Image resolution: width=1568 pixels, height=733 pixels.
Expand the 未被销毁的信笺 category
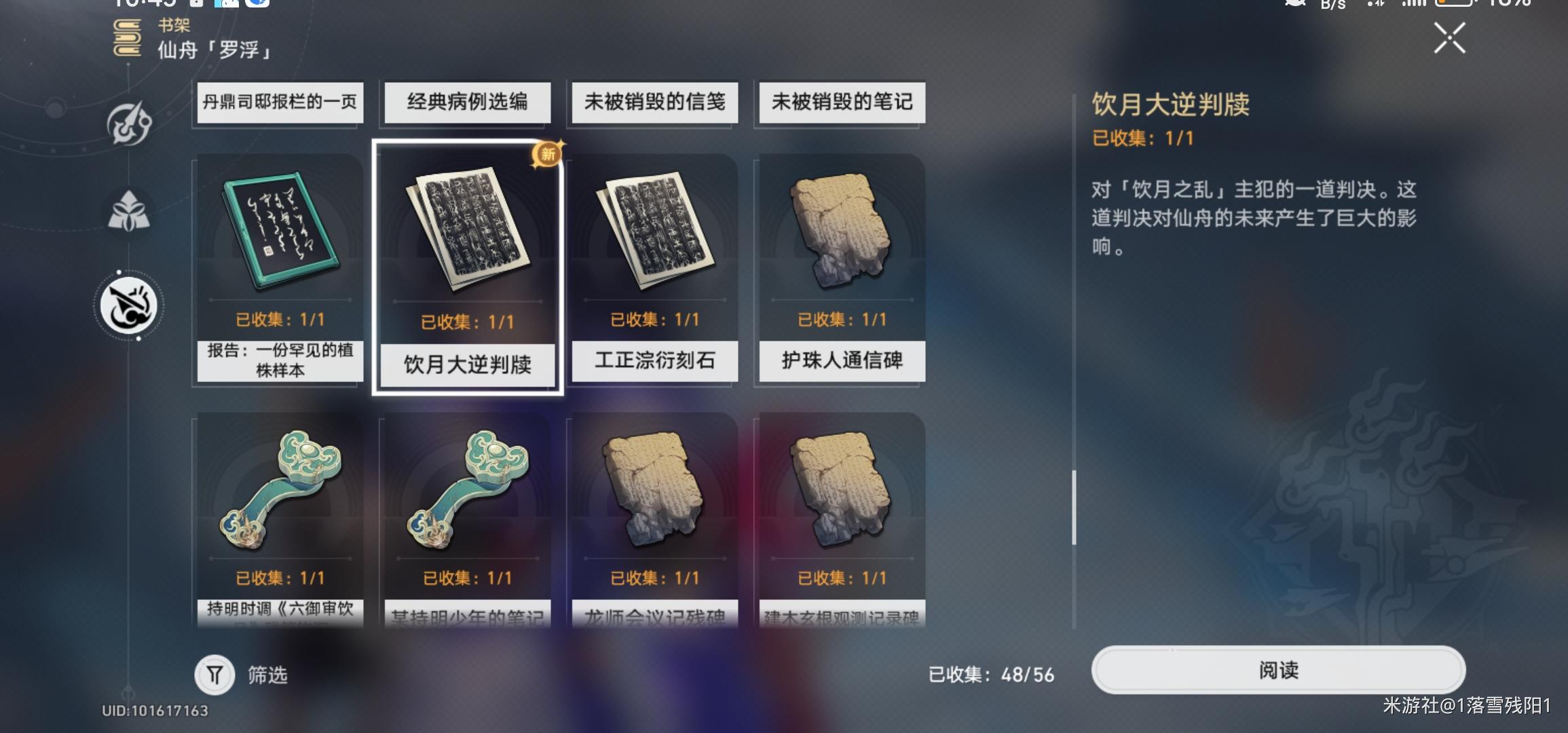pyautogui.click(x=653, y=102)
